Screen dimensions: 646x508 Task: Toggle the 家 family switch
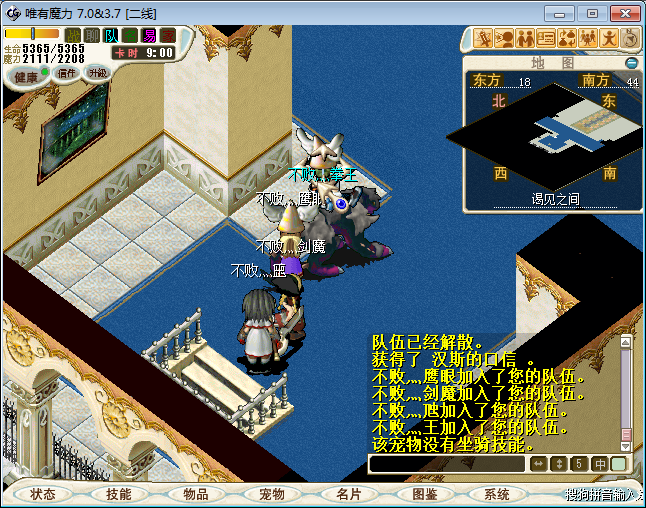point(168,36)
